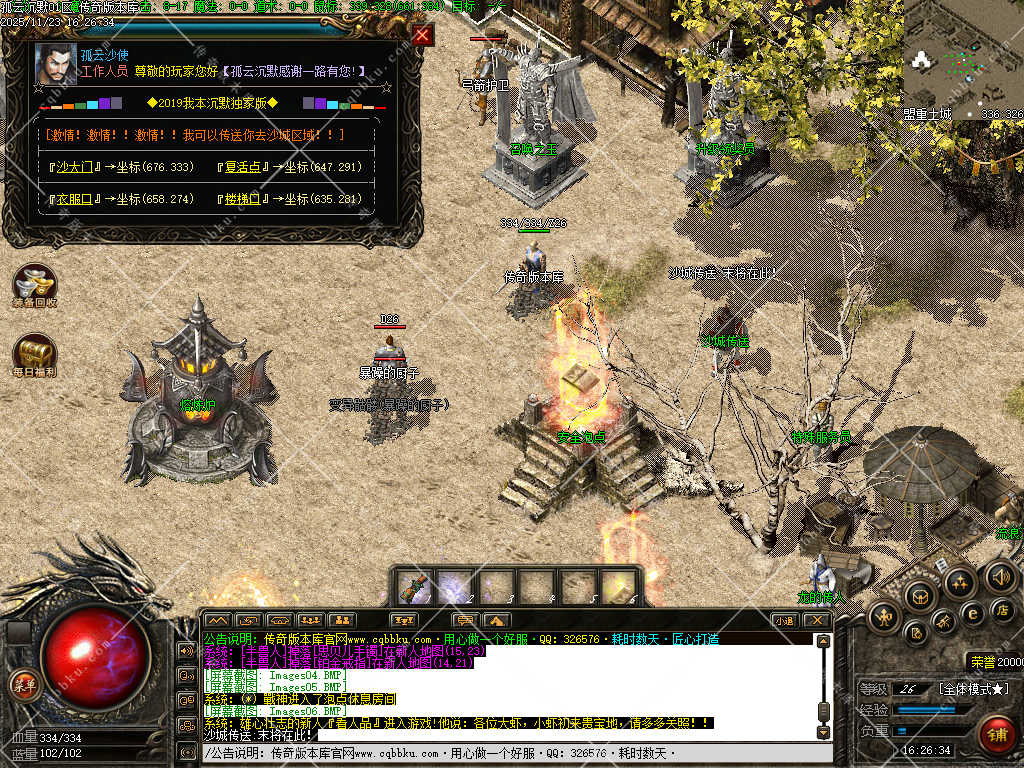This screenshot has width=1024, height=768.
Task: Click the 楼梯口 teleport link
Action: 242,199
